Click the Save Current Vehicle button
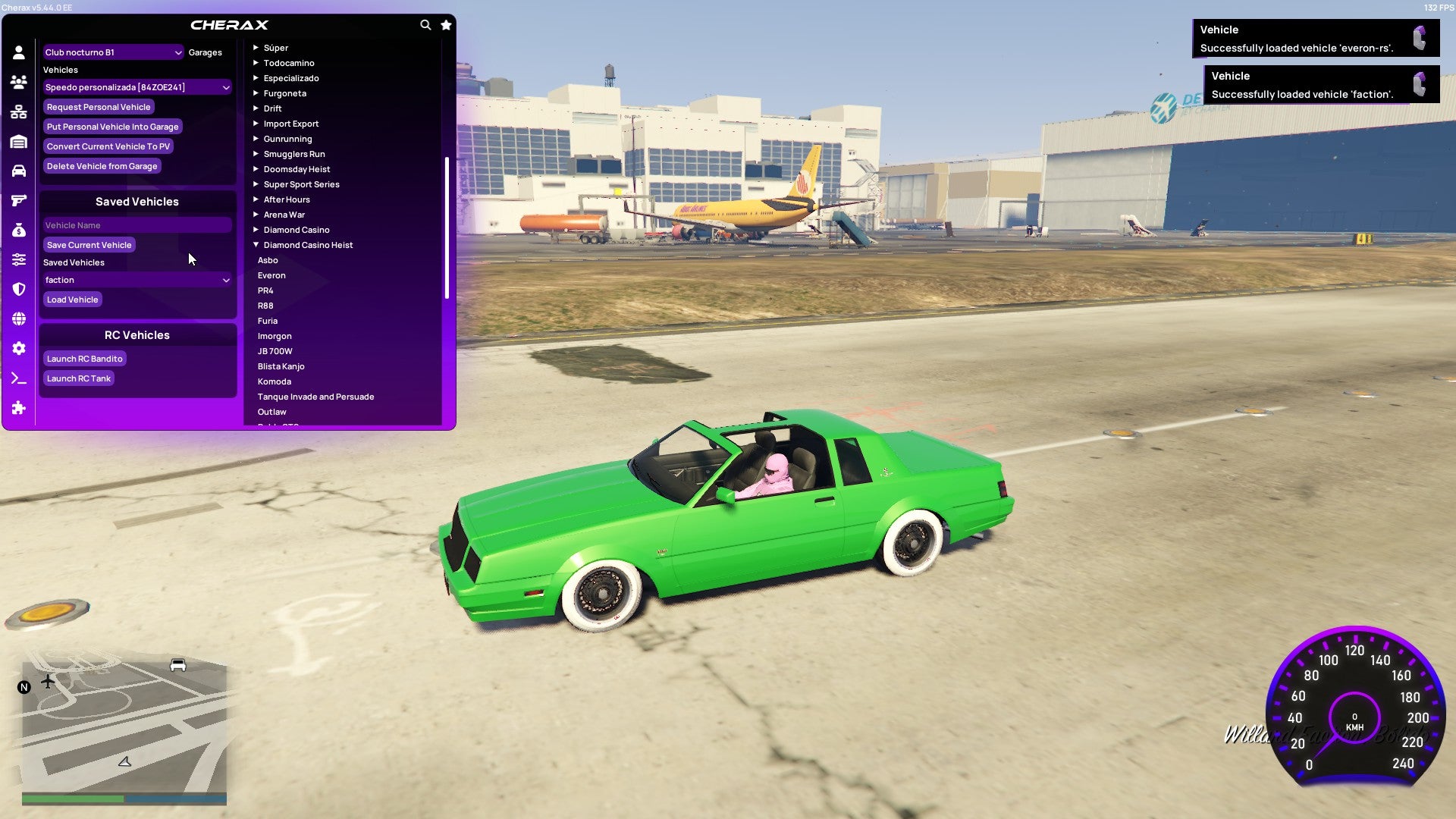 click(x=89, y=244)
